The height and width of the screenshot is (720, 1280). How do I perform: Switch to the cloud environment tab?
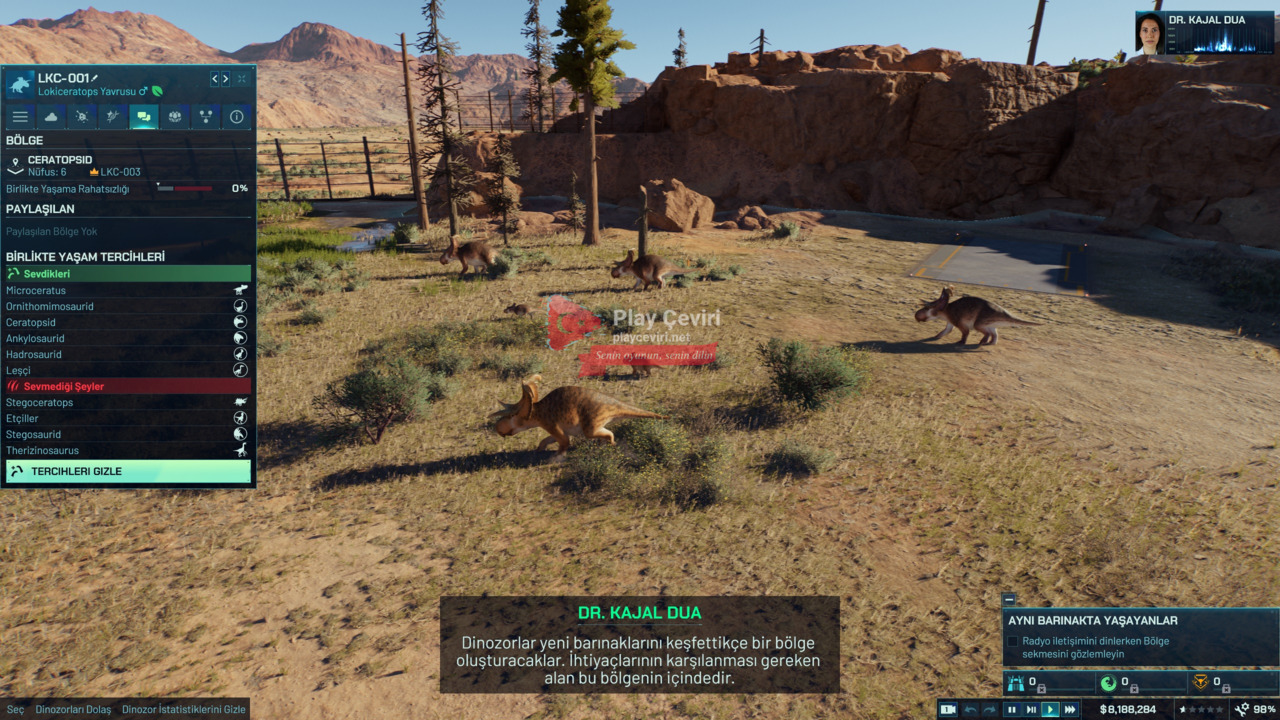click(x=51, y=117)
